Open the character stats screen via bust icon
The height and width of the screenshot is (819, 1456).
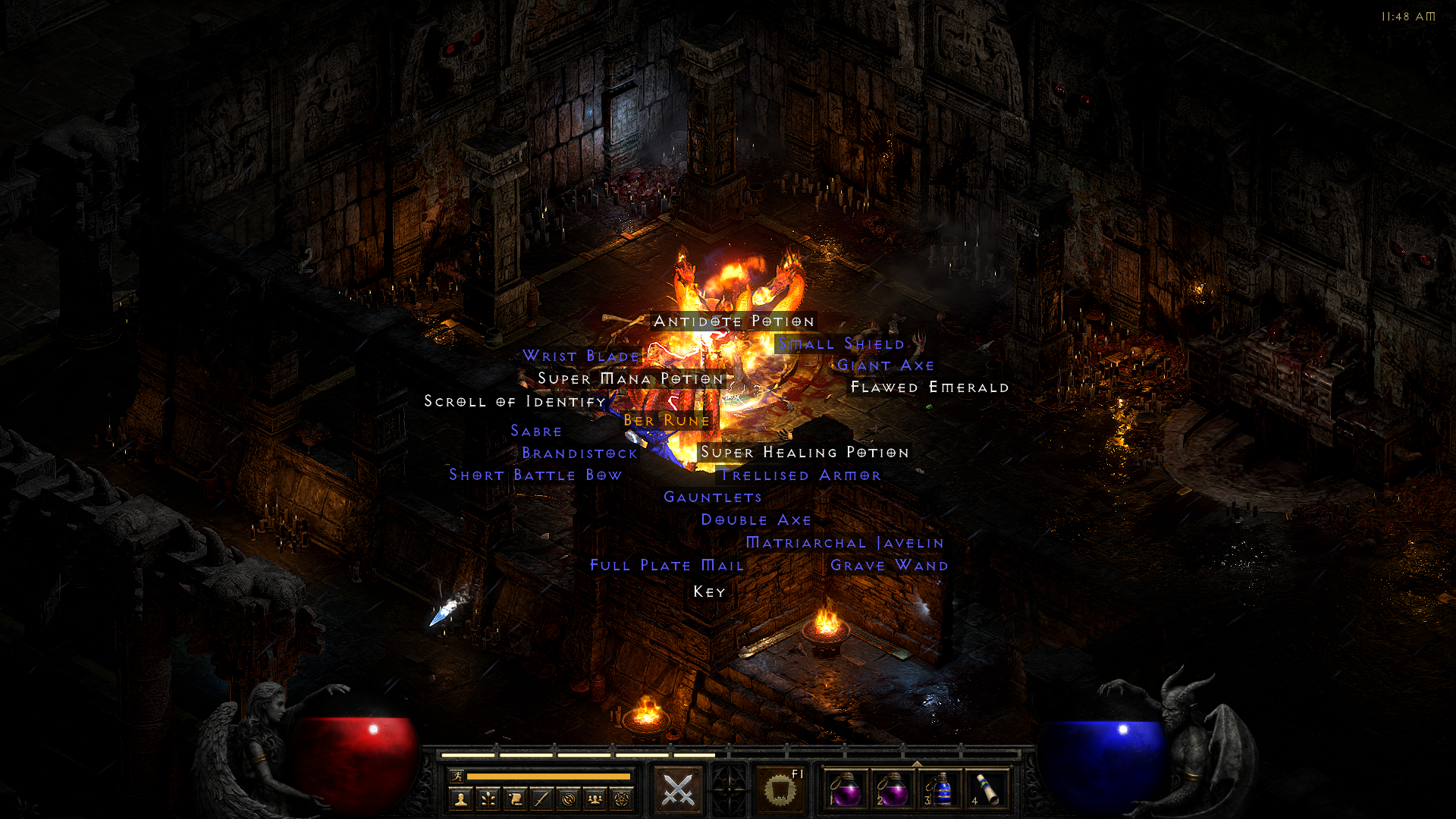[x=462, y=797]
